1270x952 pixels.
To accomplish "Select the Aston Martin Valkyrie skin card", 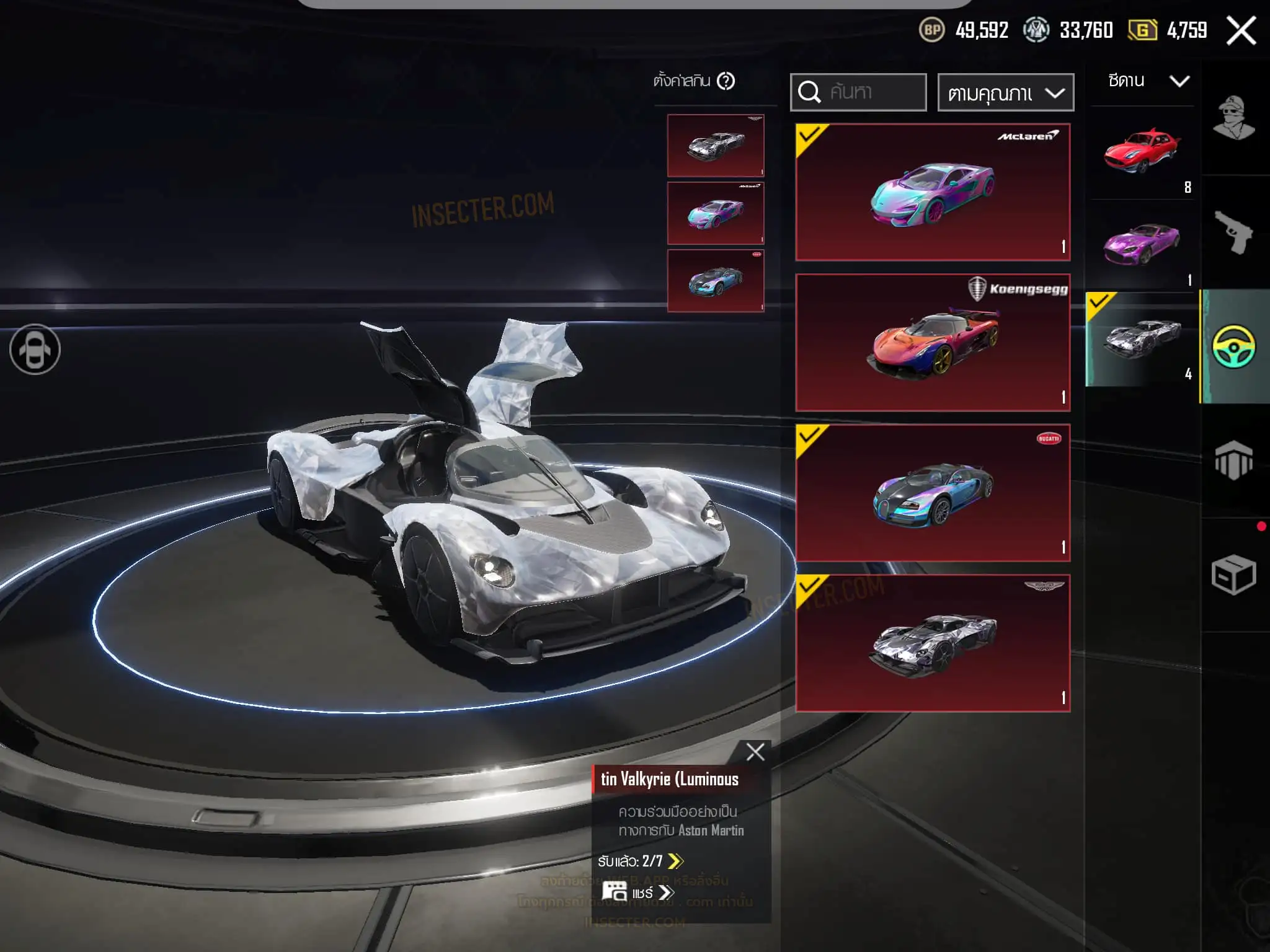I will click(x=933, y=643).
